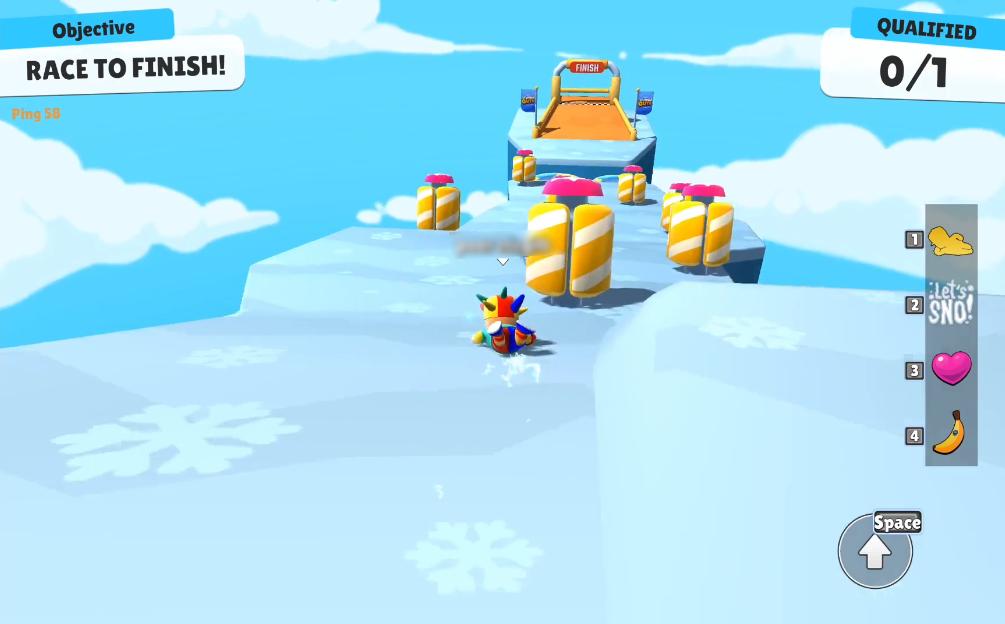Tap the round jump arrow button

click(875, 551)
